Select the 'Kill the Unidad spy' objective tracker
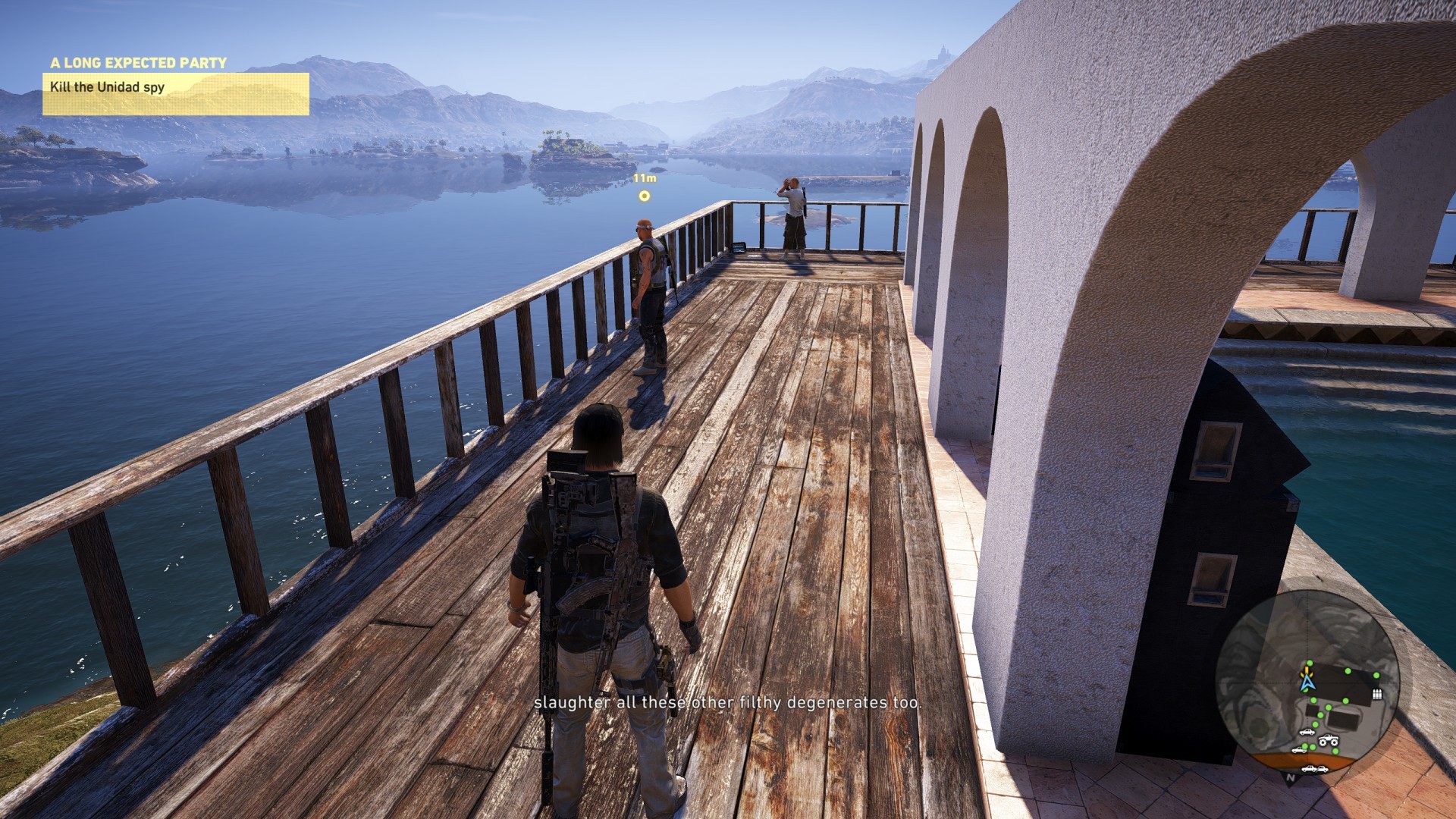 (x=175, y=93)
